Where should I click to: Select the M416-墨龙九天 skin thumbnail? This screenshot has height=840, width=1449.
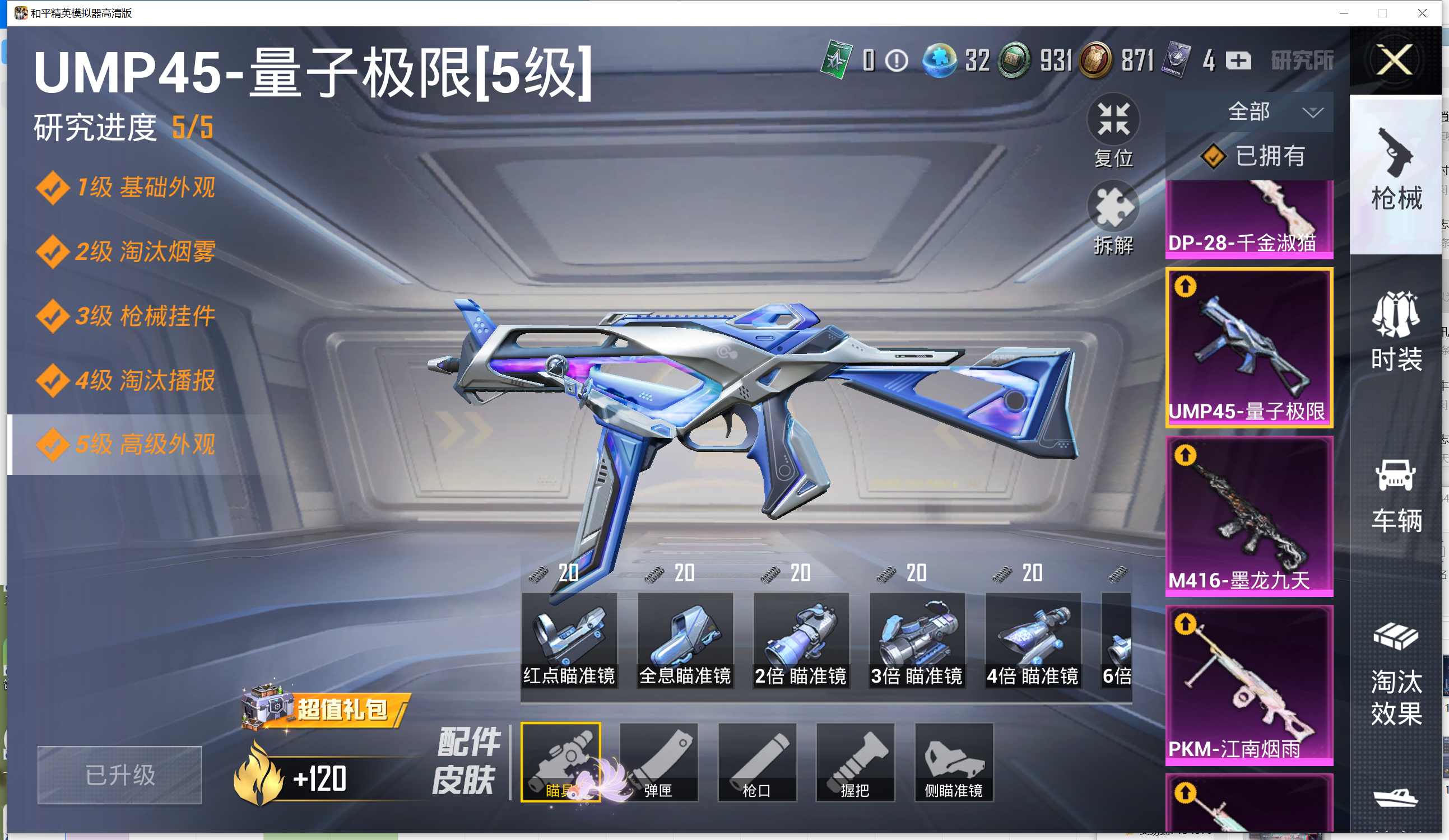point(1249,516)
